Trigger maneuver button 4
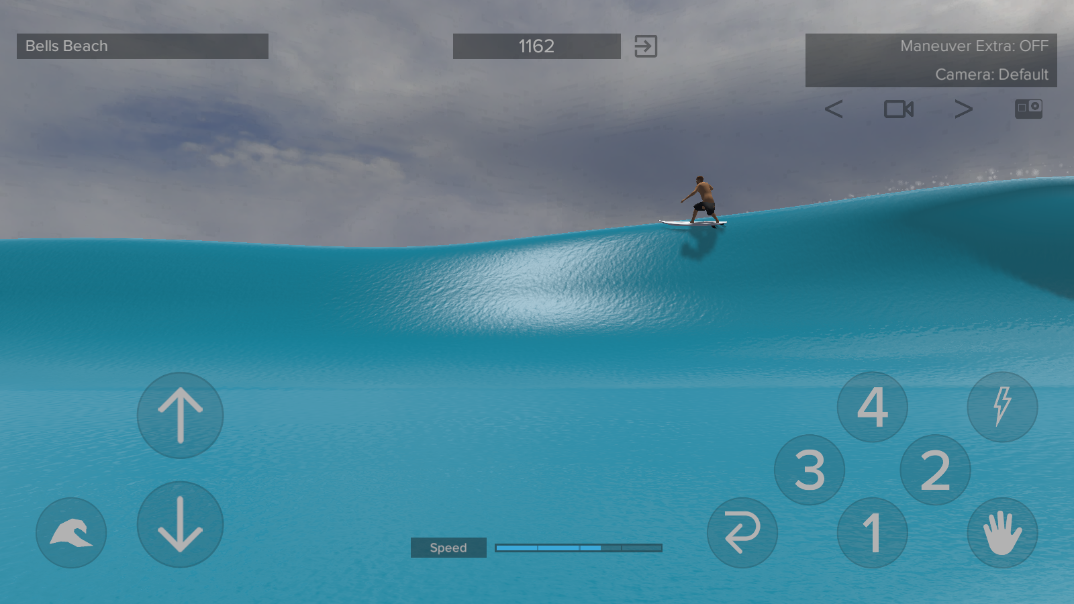The width and height of the screenshot is (1074, 604). click(872, 407)
